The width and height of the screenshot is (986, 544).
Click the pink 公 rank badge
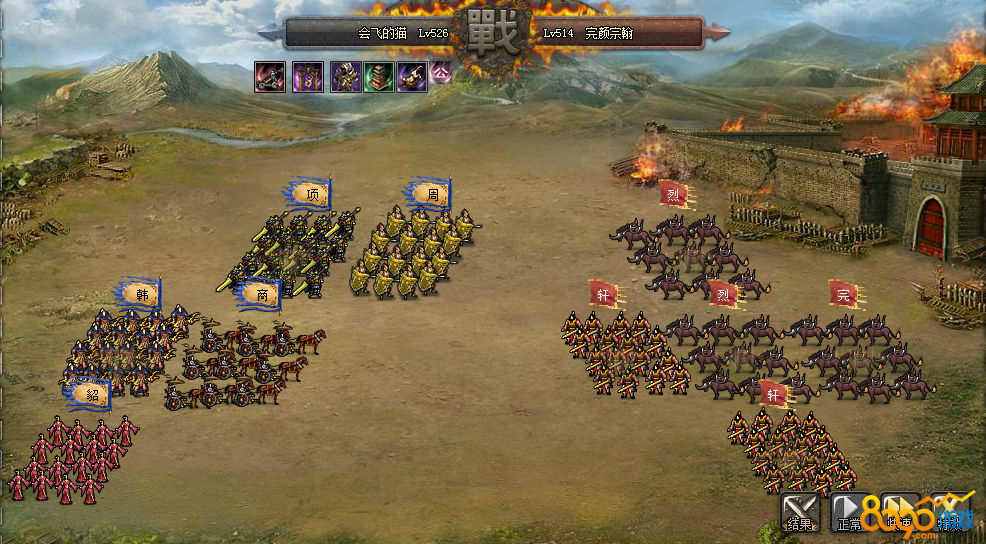(x=440, y=73)
